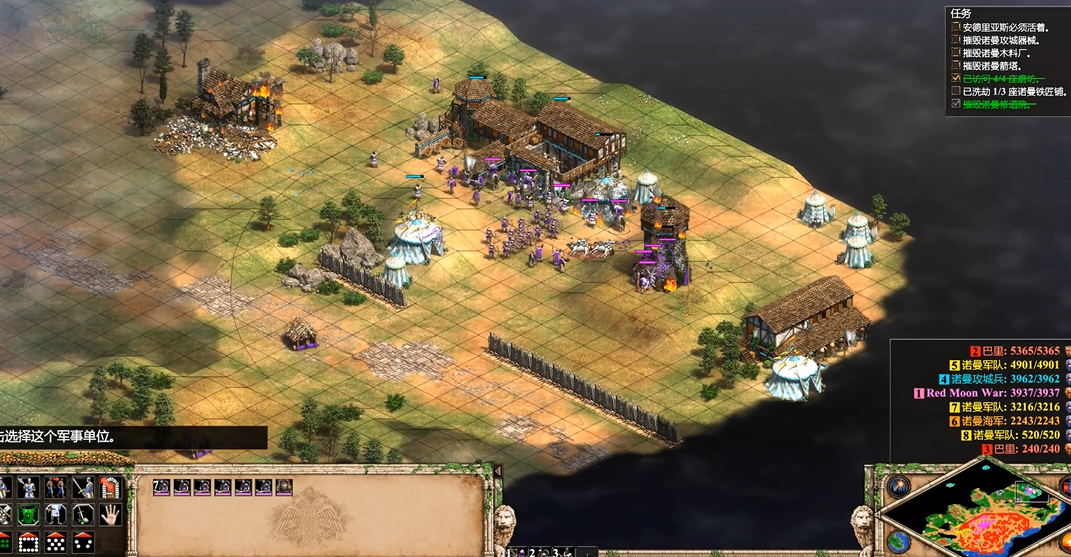The width and height of the screenshot is (1071, 557).
Task: Collapse the selection panel with arrow button
Action: coord(497,471)
